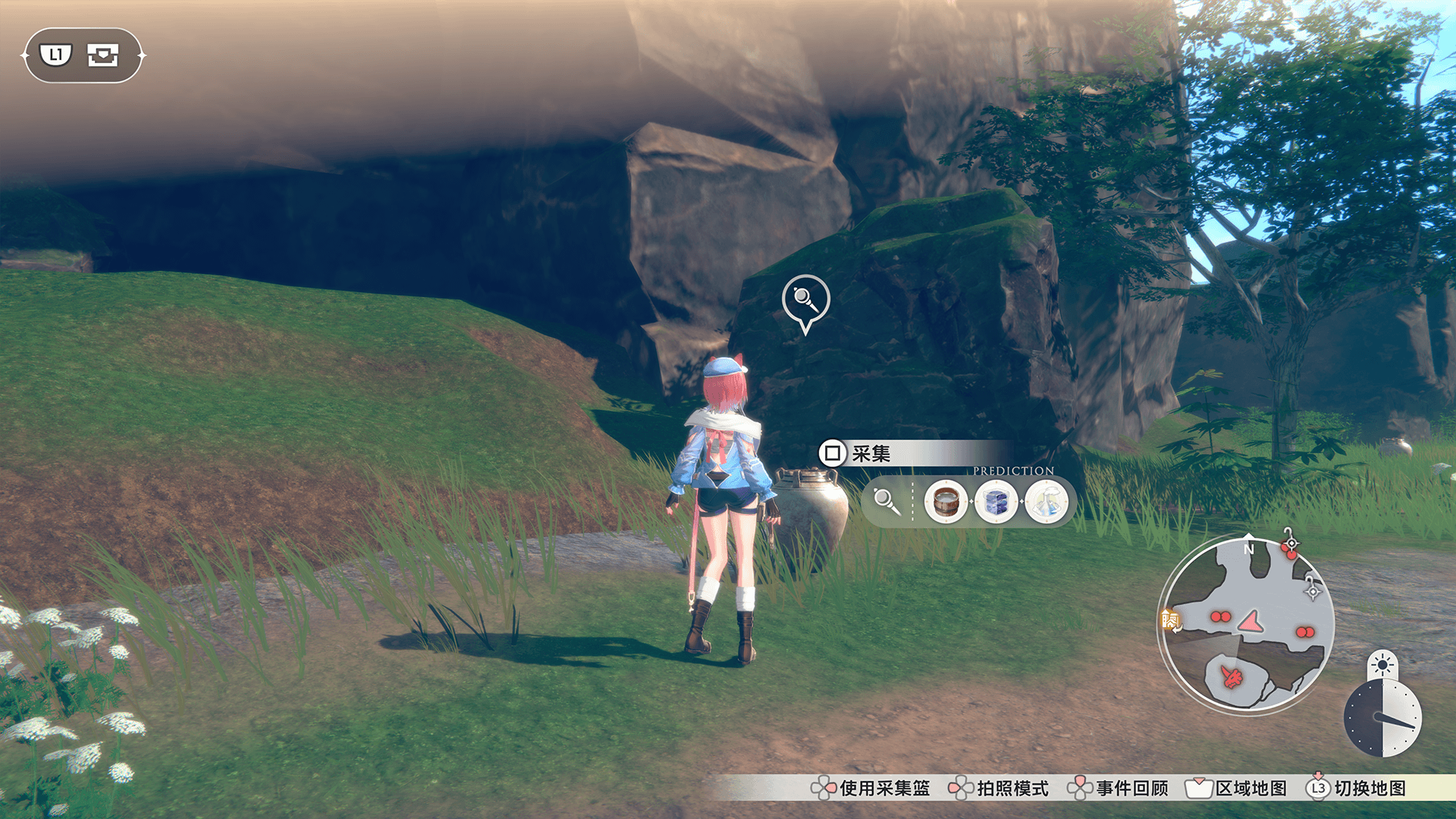The width and height of the screenshot is (1456, 819).
Task: Pick the white steaming flask prediction item
Action: (1046, 500)
